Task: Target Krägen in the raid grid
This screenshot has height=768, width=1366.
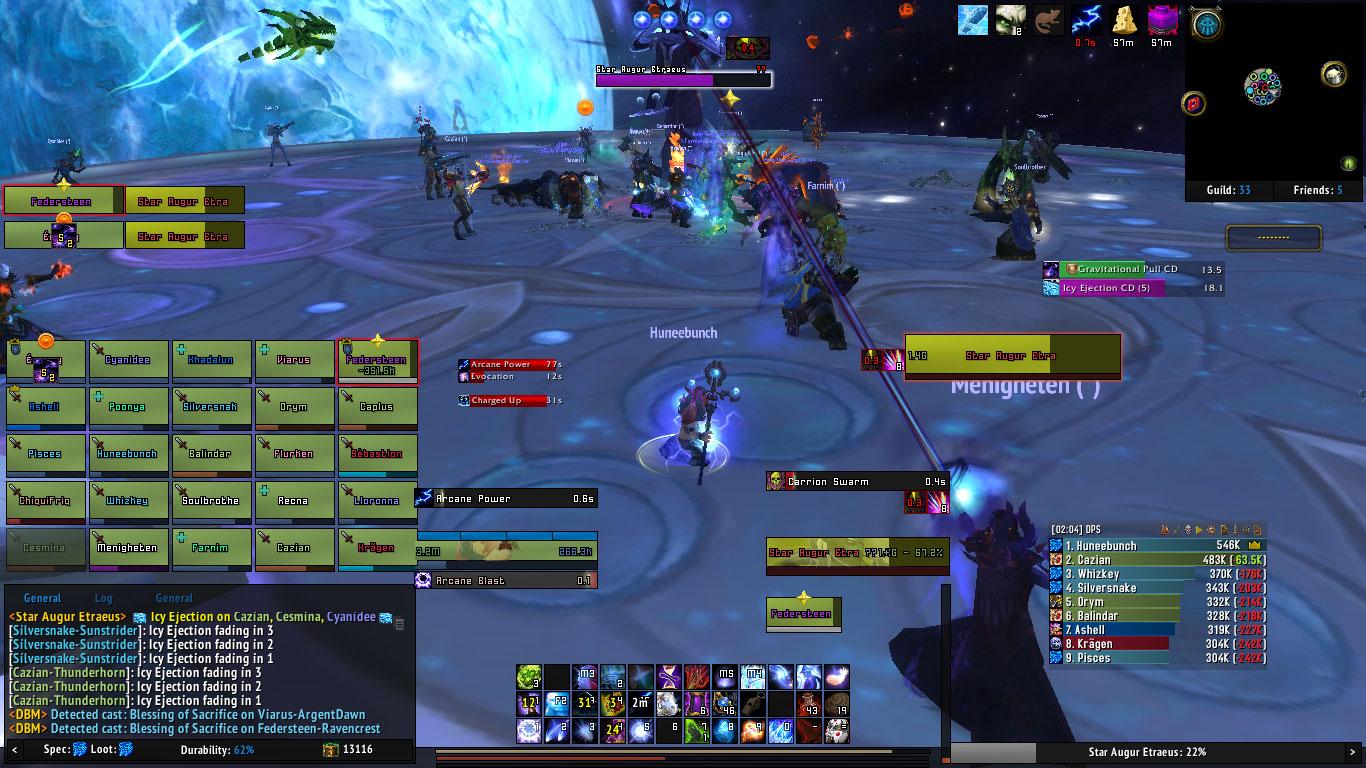Action: (377, 548)
